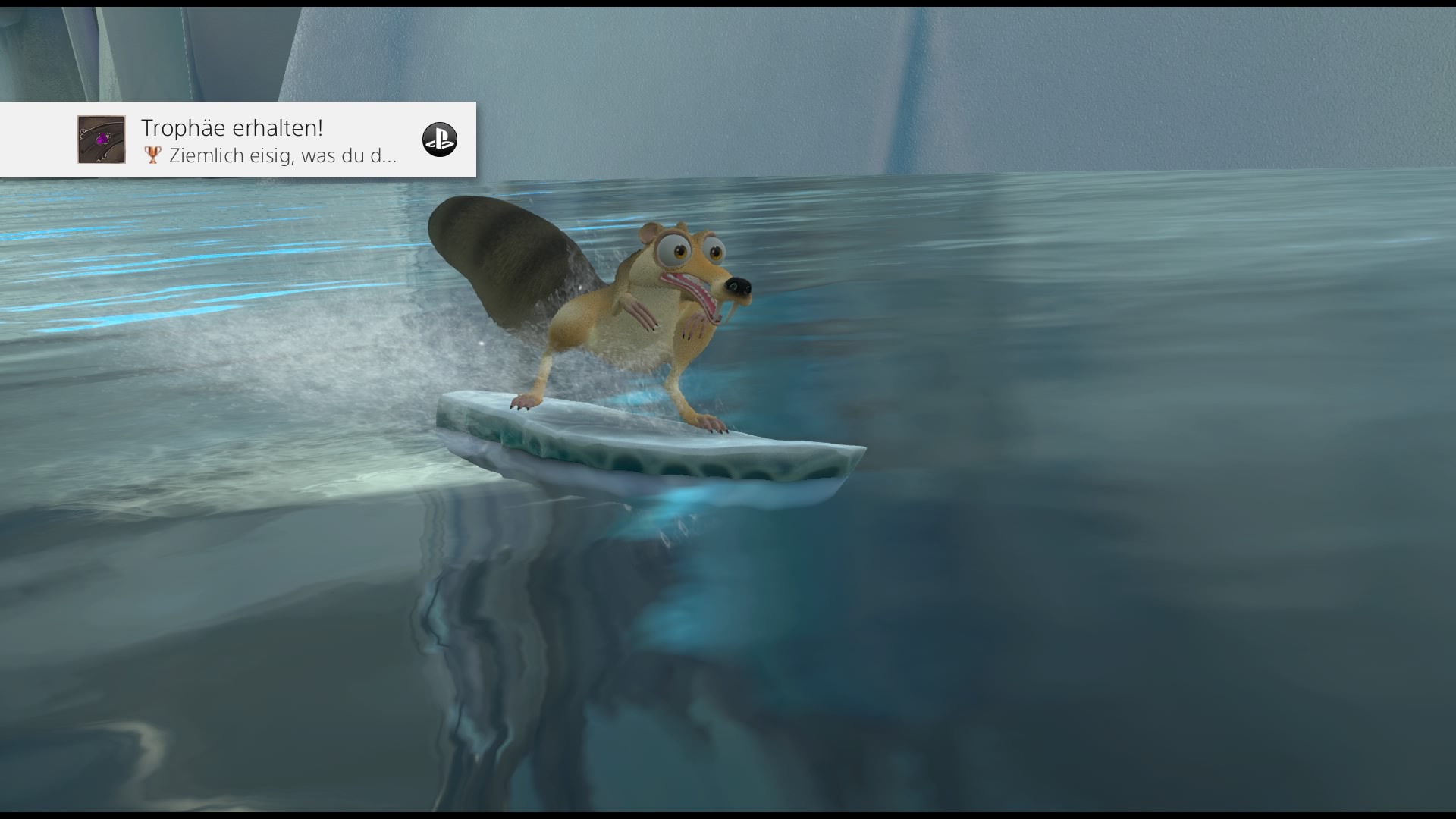Click the dark square icon of the notification banner
This screenshot has width=1456, height=819.
point(101,140)
